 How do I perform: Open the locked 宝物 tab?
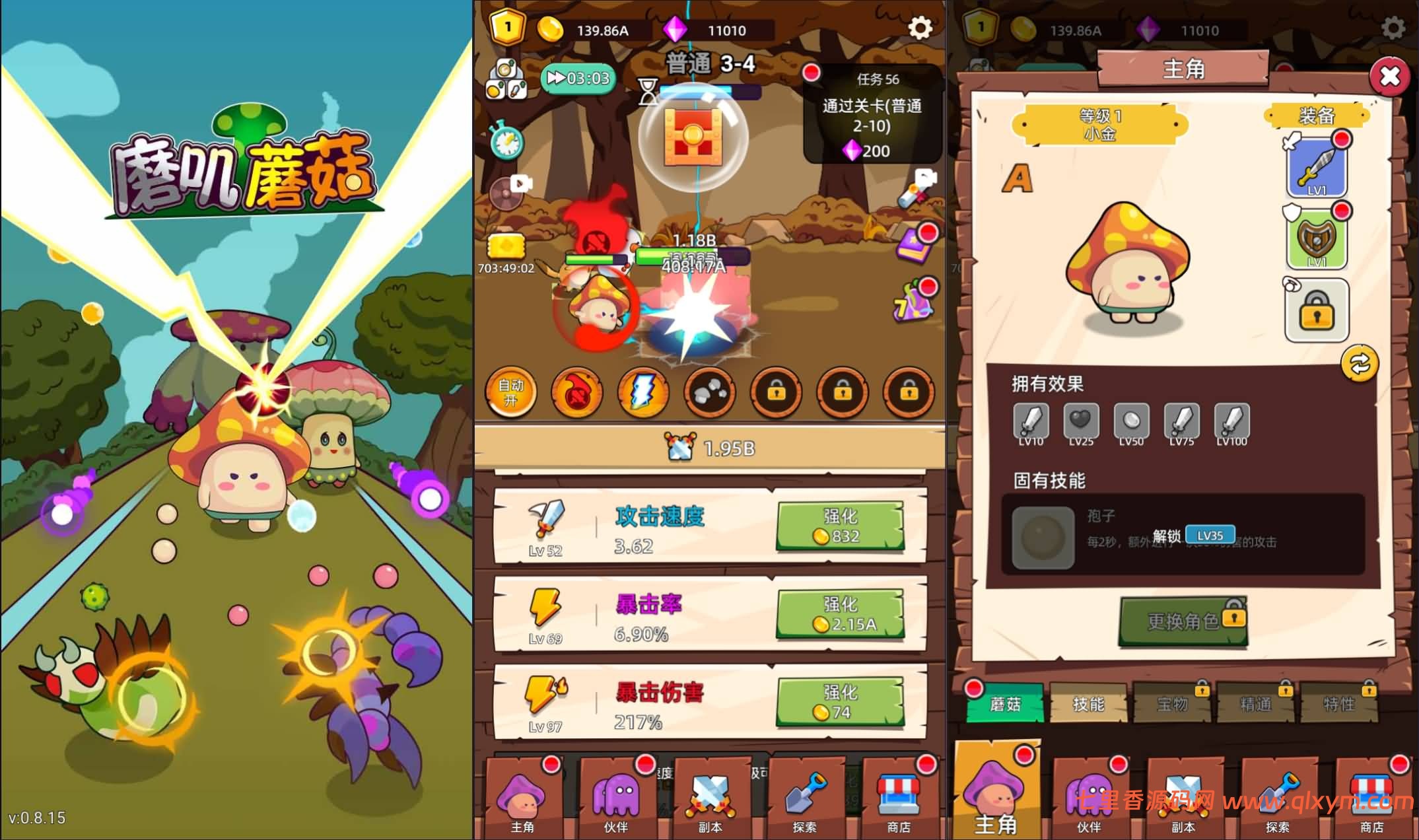tap(1171, 704)
